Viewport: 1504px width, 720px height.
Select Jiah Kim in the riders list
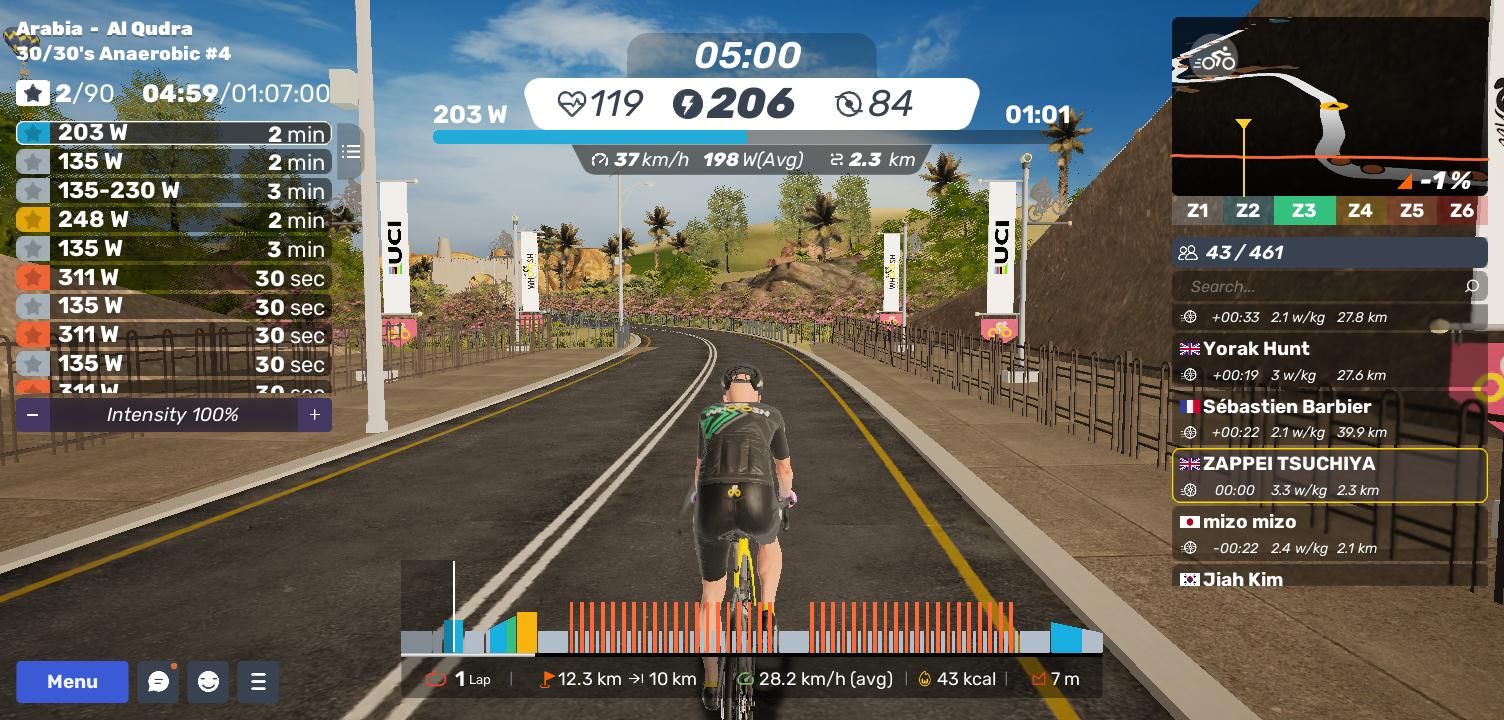coord(1328,578)
